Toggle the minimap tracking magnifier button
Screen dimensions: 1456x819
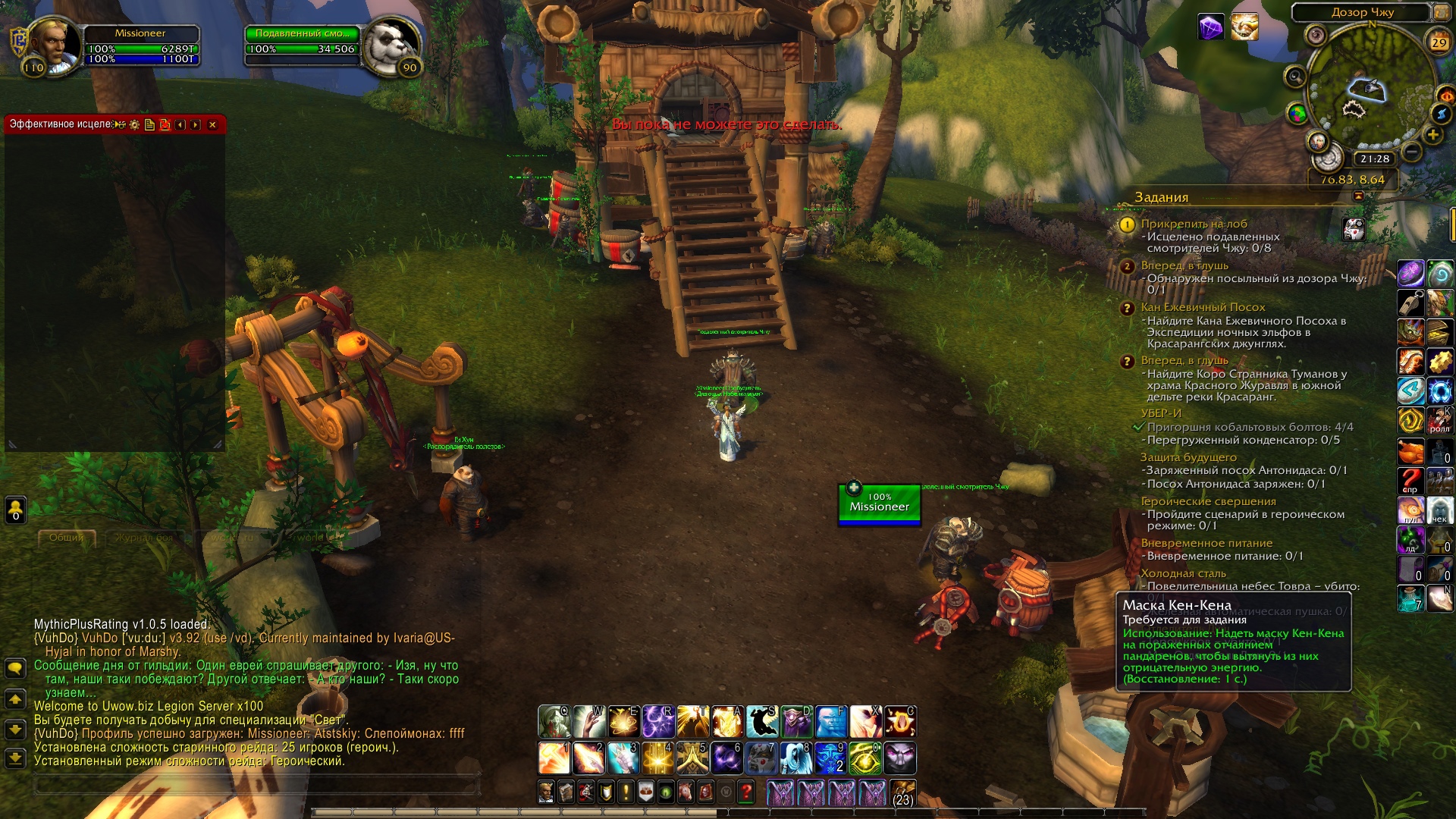pos(1294,77)
